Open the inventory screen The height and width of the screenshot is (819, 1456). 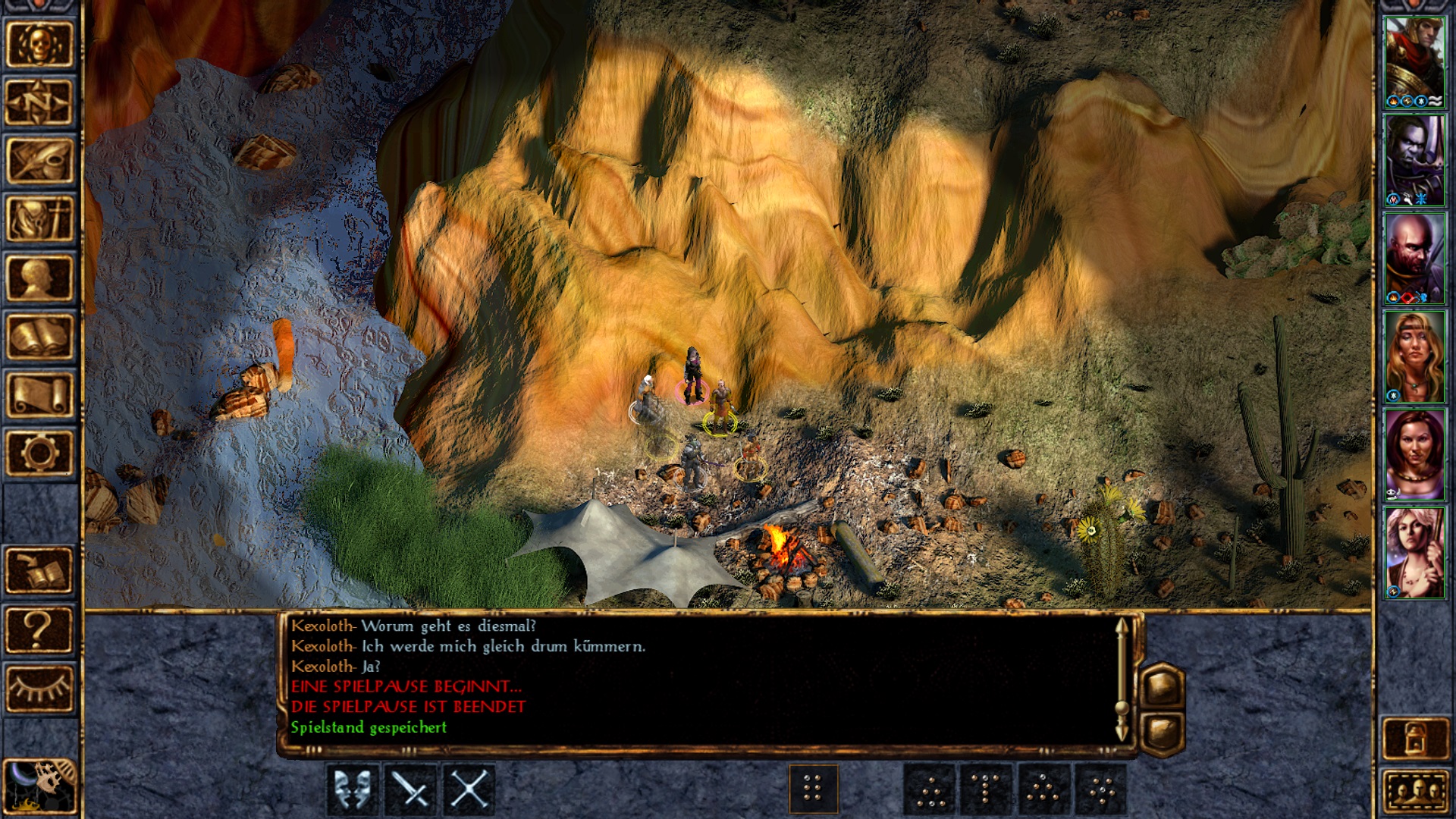click(39, 219)
